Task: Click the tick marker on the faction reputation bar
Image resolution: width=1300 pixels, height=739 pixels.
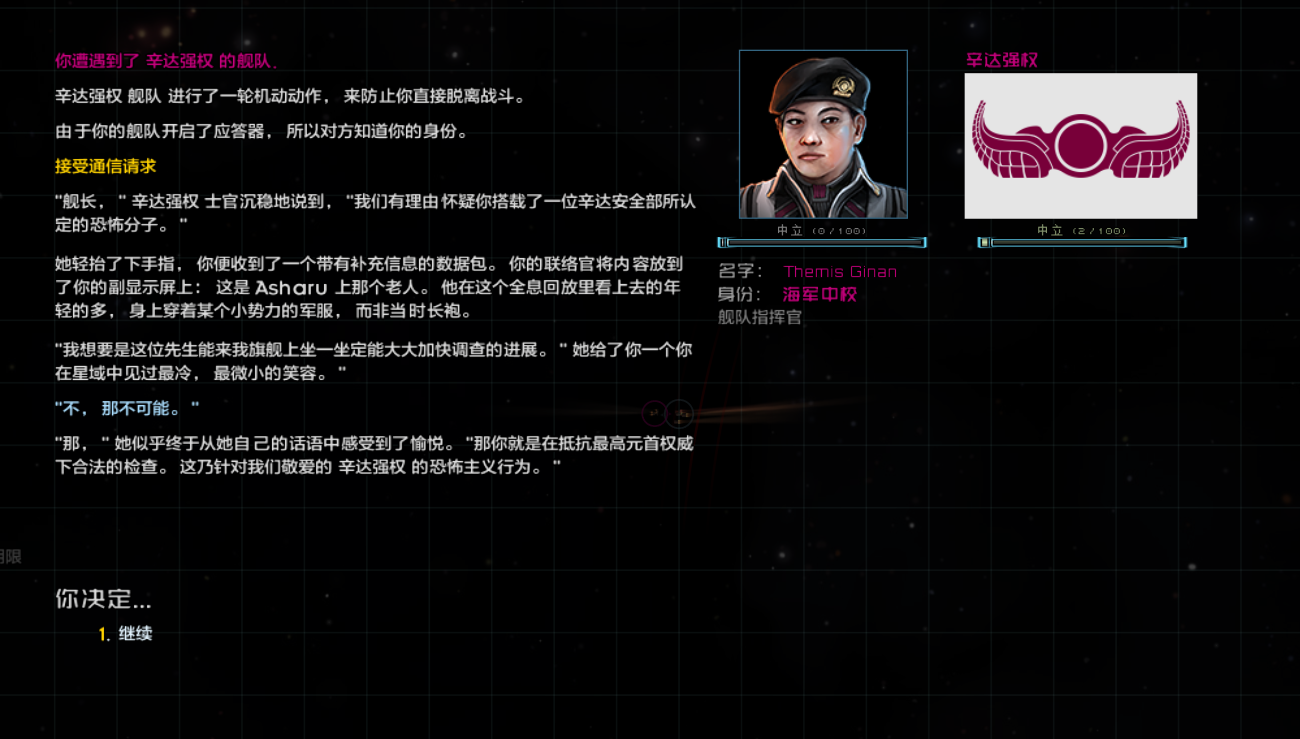Action: pyautogui.click(x=986, y=241)
